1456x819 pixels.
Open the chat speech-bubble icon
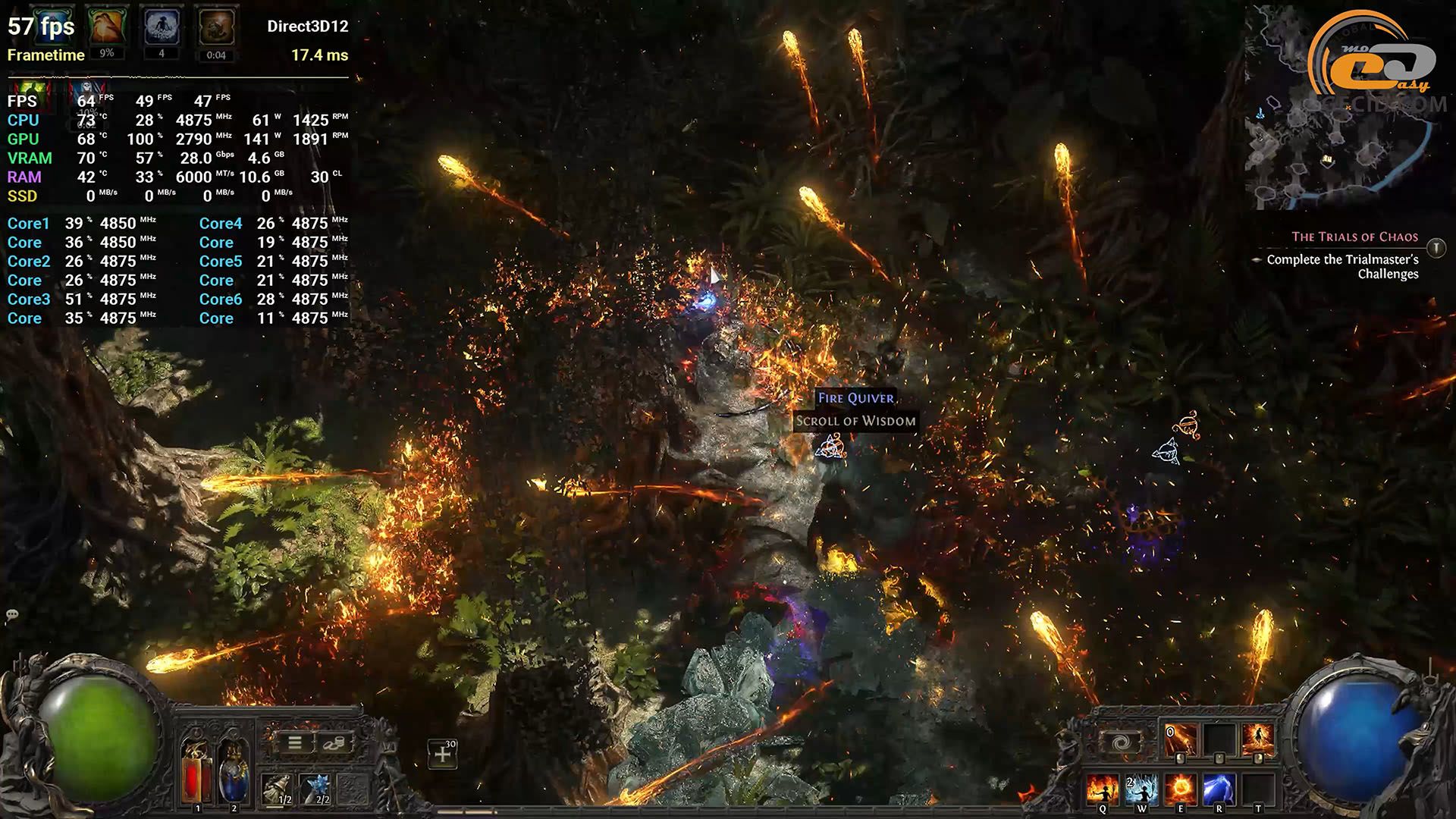pyautogui.click(x=12, y=614)
